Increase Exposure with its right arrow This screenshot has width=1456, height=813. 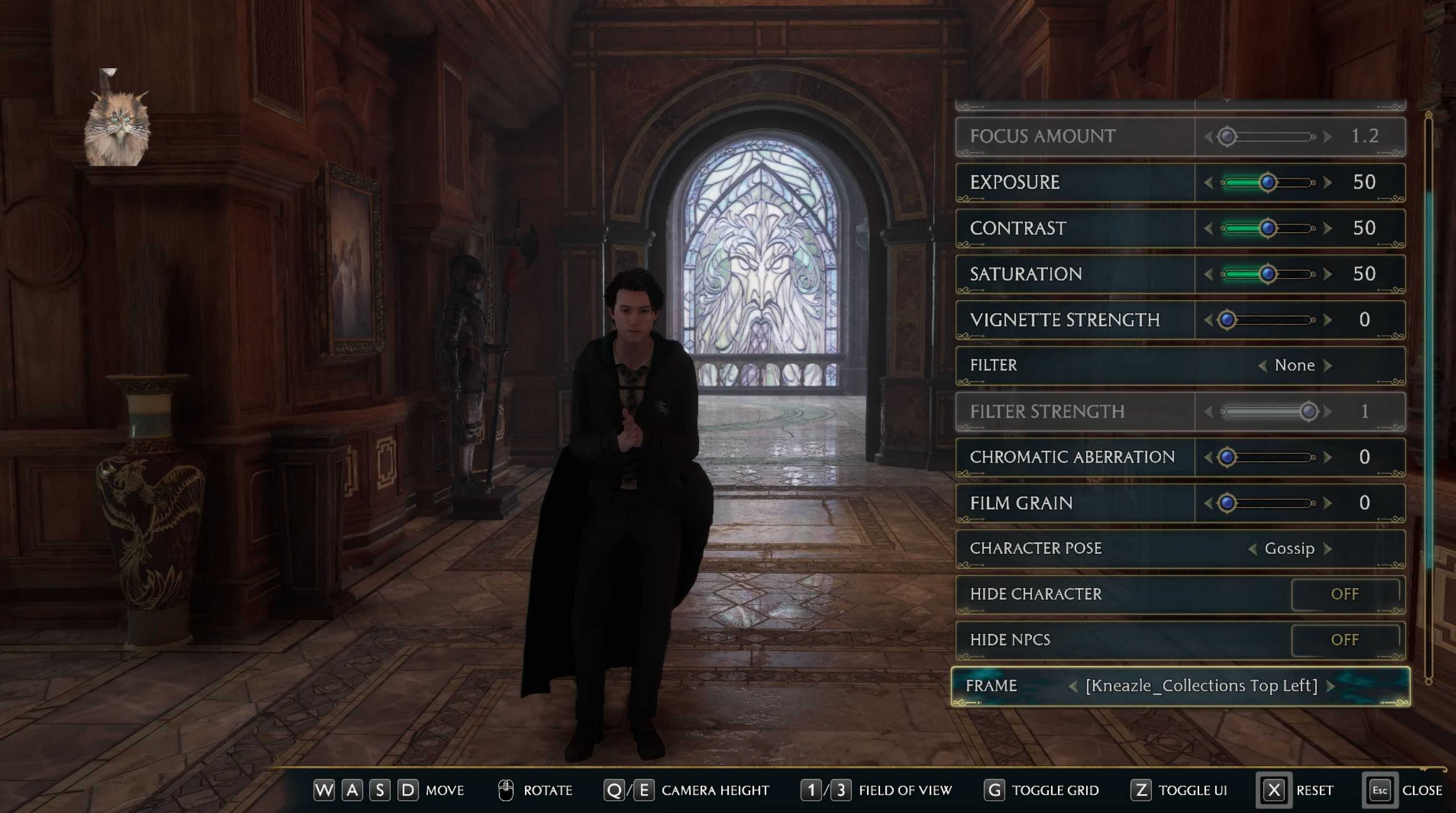(x=1328, y=182)
